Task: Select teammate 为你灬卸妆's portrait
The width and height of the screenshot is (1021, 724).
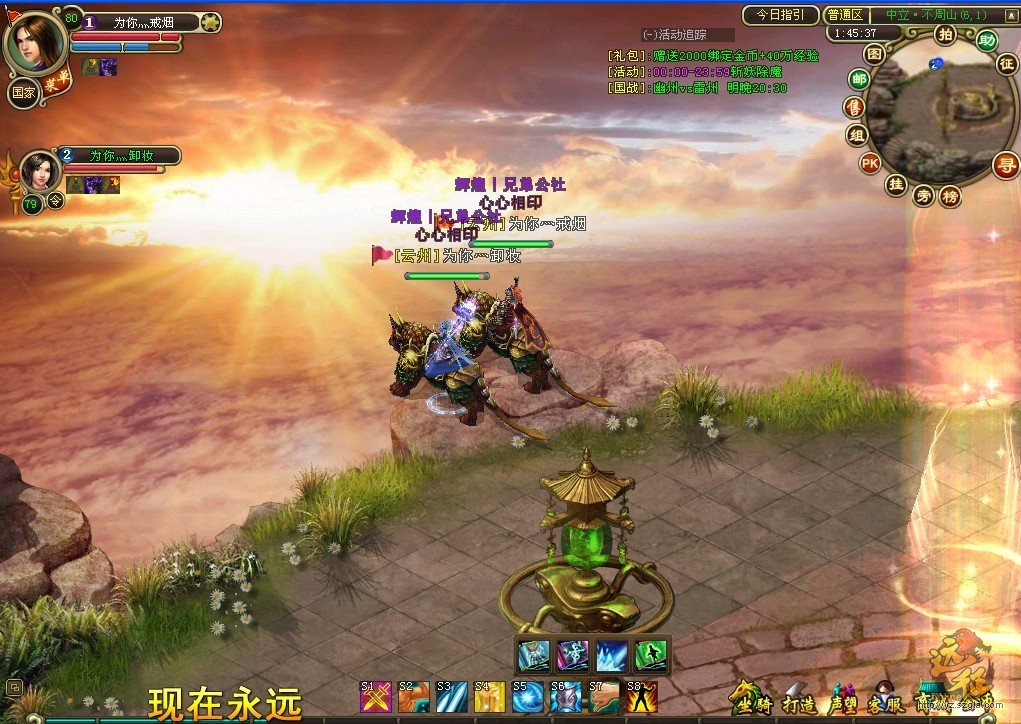Action: pos(41,172)
